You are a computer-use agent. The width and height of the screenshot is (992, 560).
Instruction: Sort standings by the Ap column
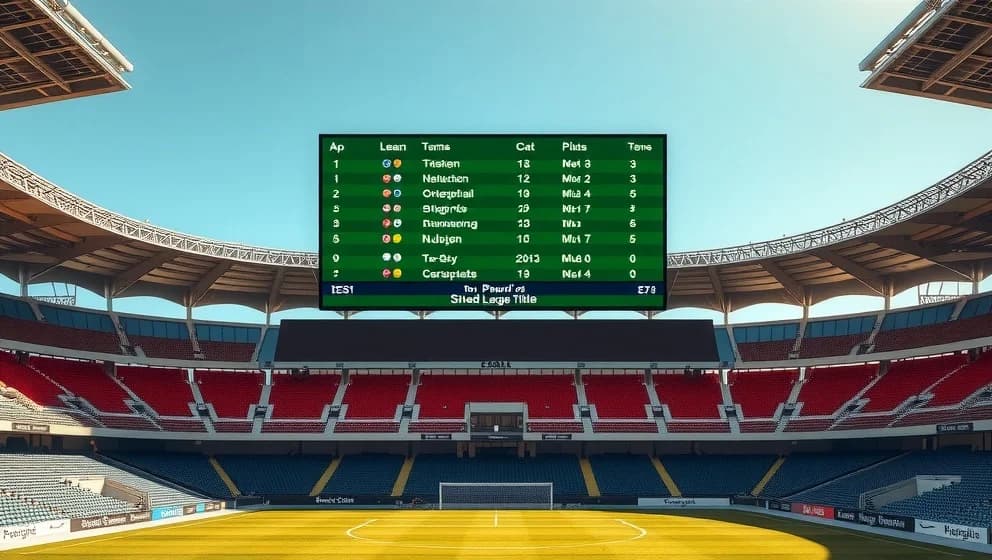337,146
